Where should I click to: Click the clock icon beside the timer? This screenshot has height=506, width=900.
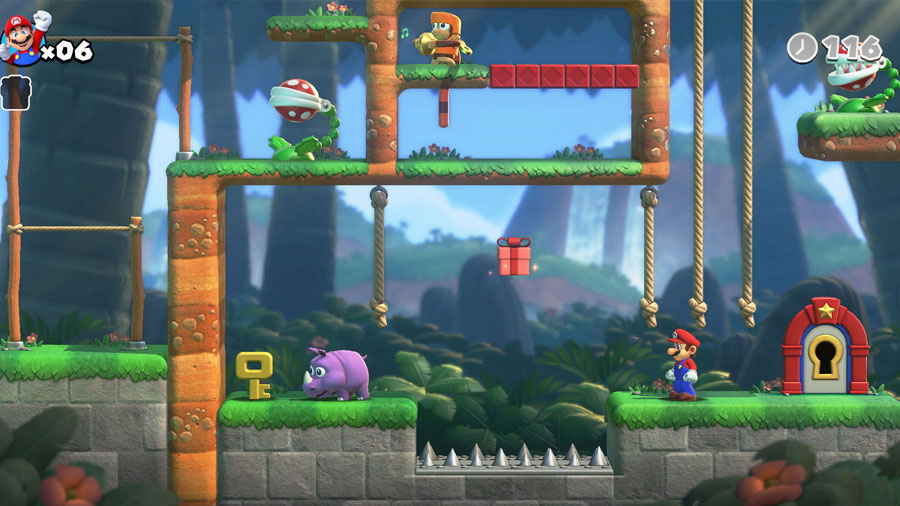(x=802, y=47)
